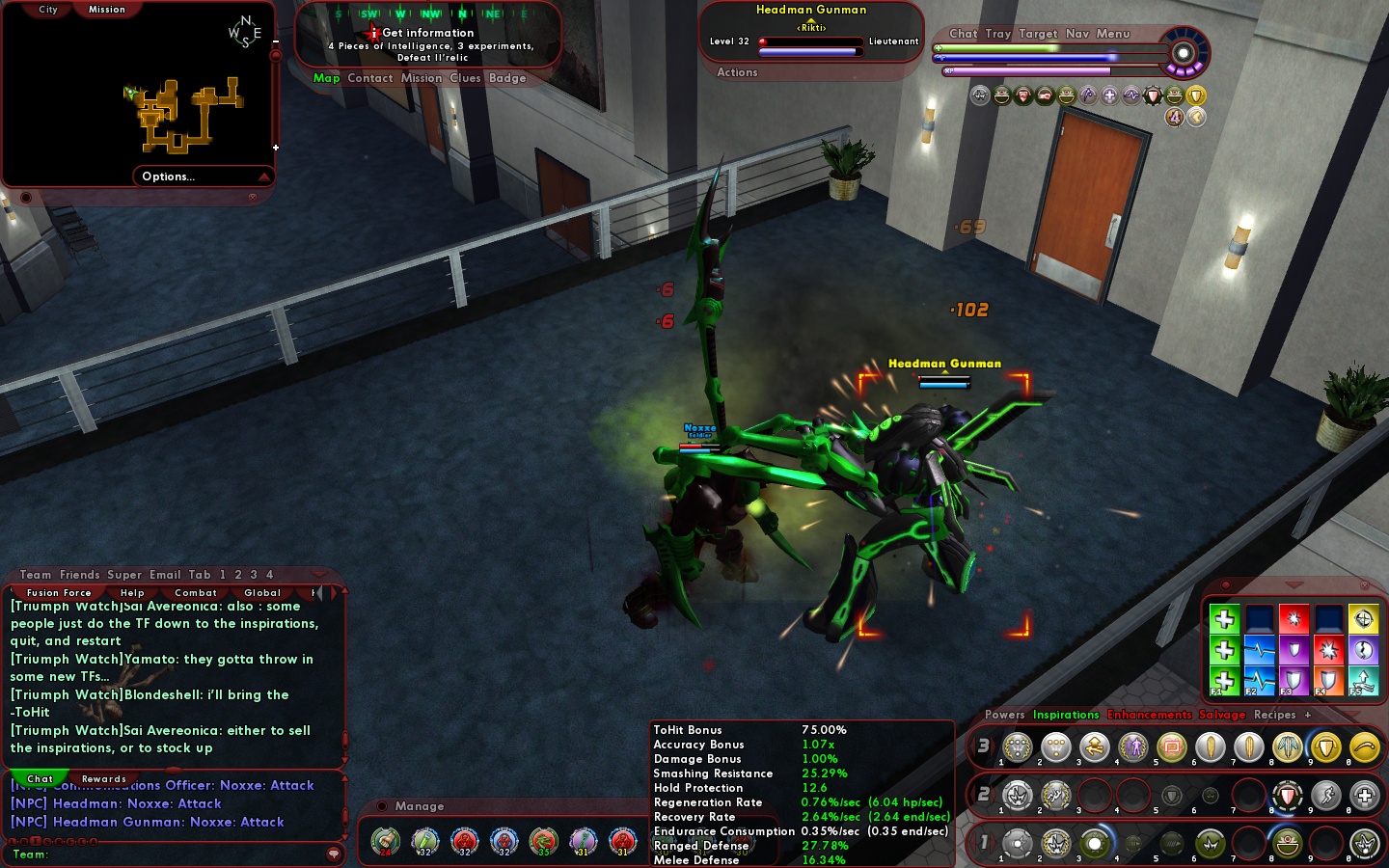This screenshot has width=1389, height=868.
Task: Switch chat to the Combat tab
Action: point(196,593)
